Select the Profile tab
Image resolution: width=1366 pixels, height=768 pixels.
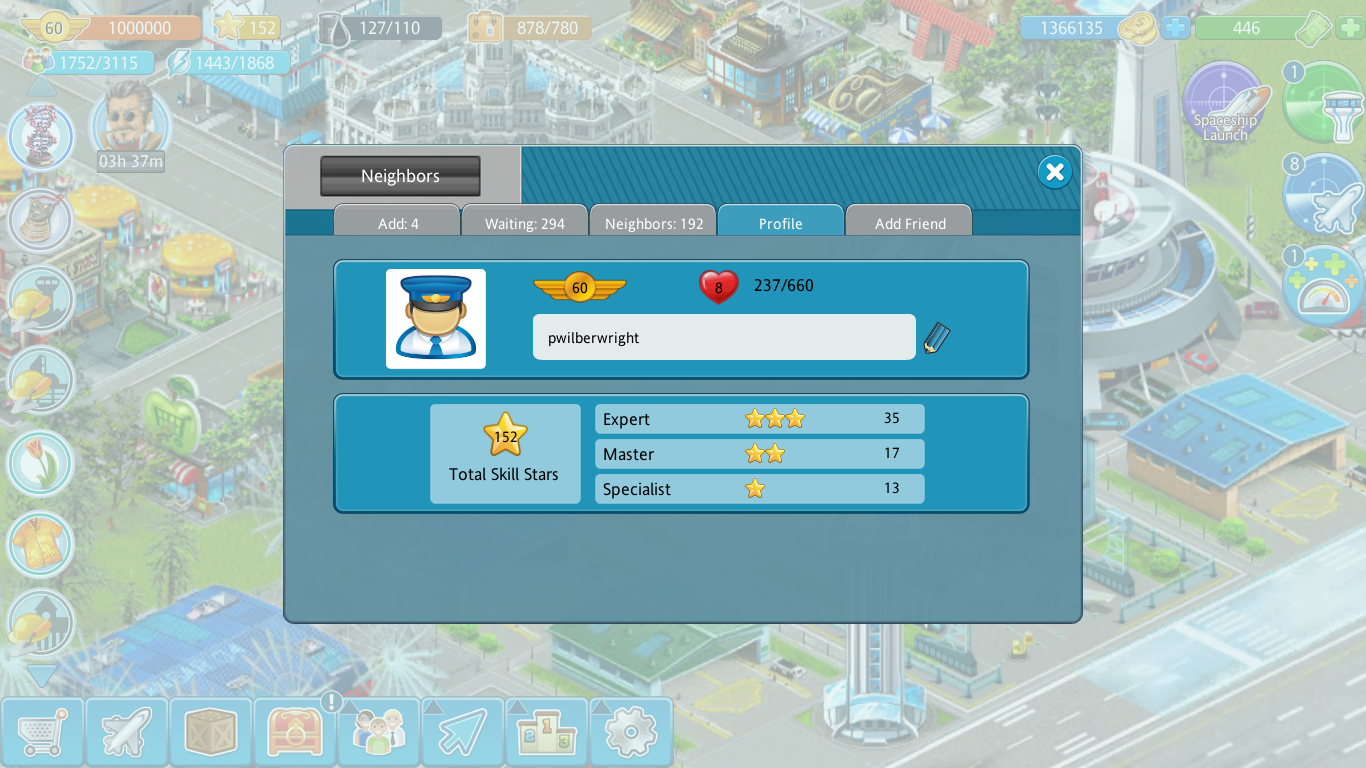(x=780, y=223)
